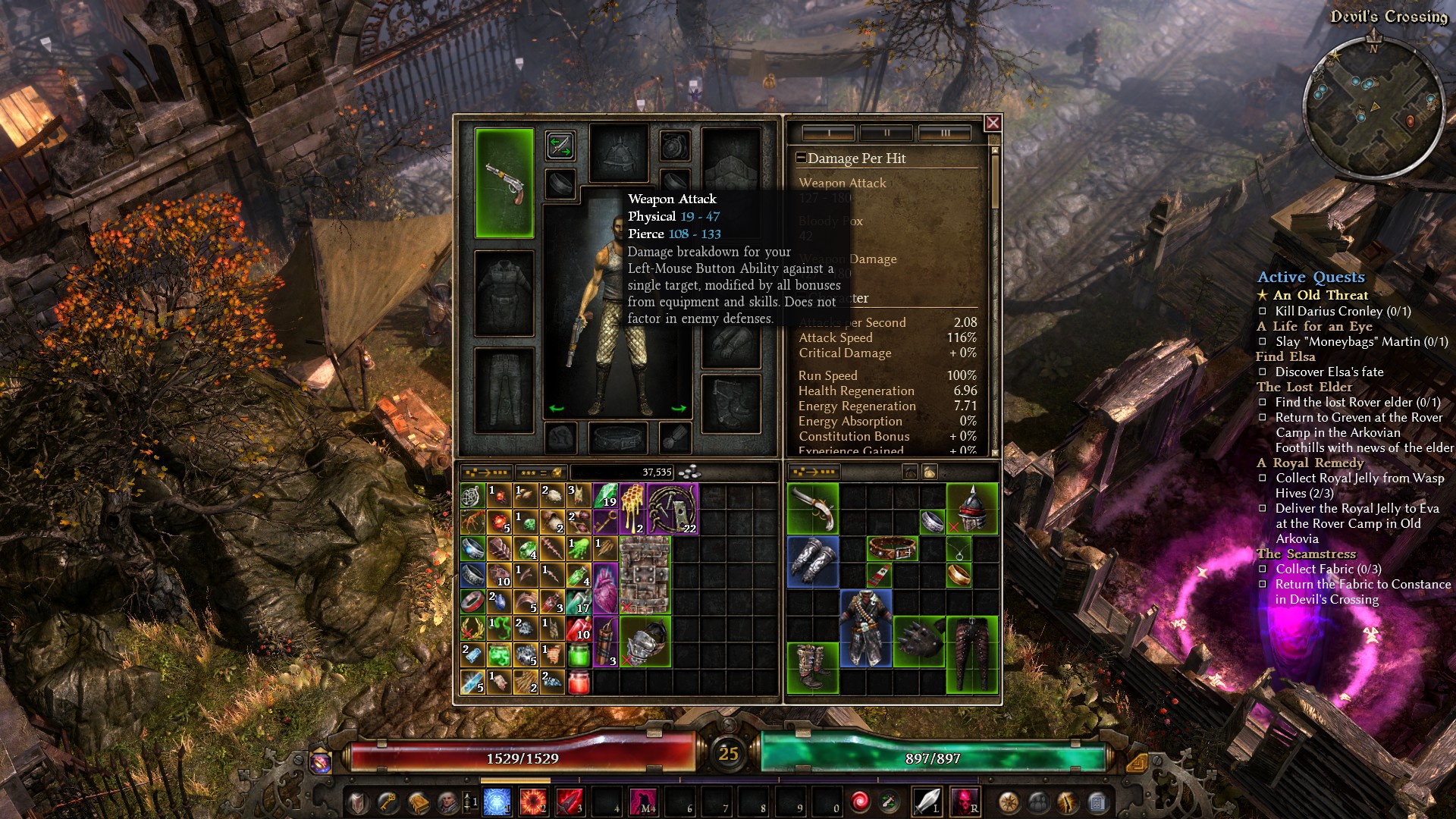This screenshot has width=1456, height=819.
Task: Toggle the weapon set swap arrows above the pistol slot
Action: point(561,146)
